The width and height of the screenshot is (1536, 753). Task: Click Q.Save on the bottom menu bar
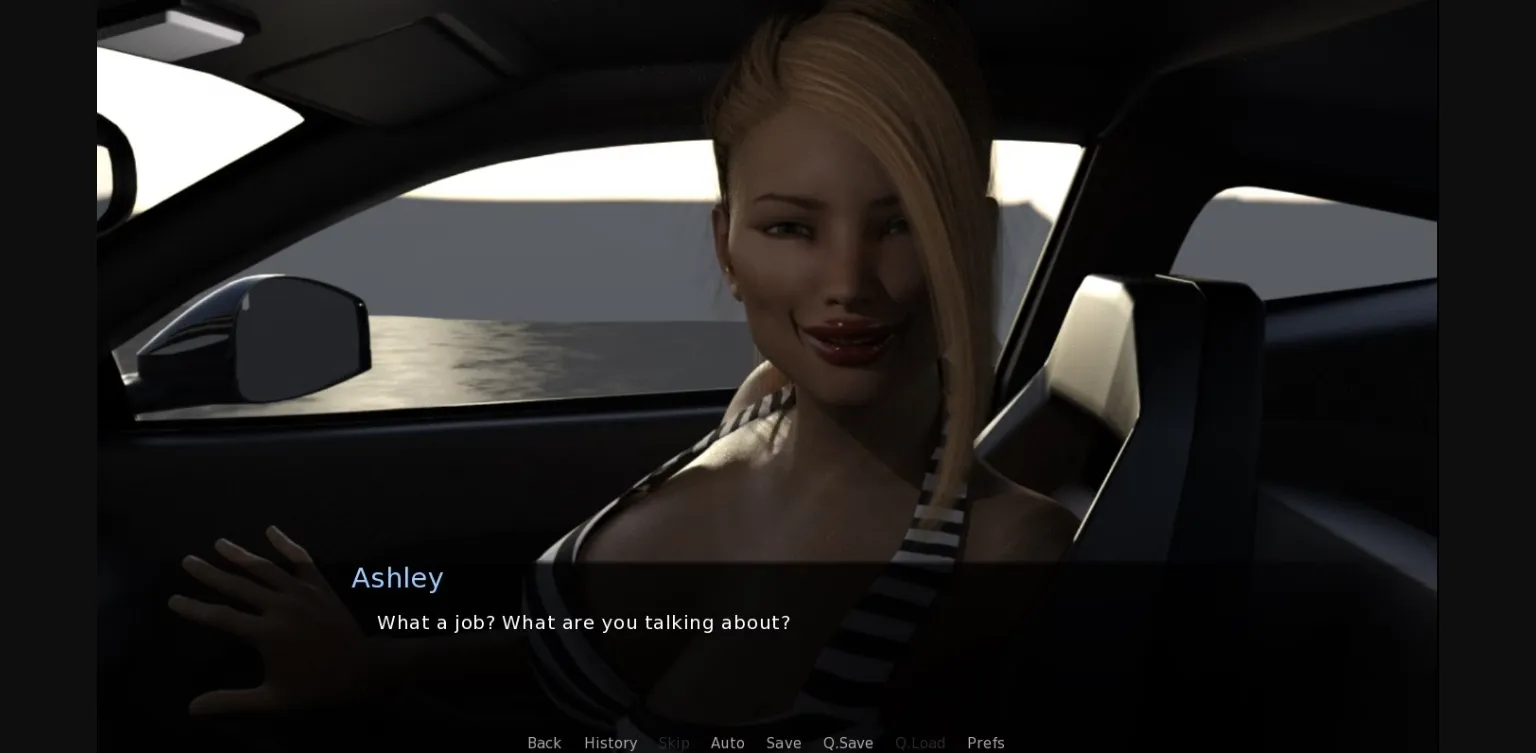[x=847, y=742]
